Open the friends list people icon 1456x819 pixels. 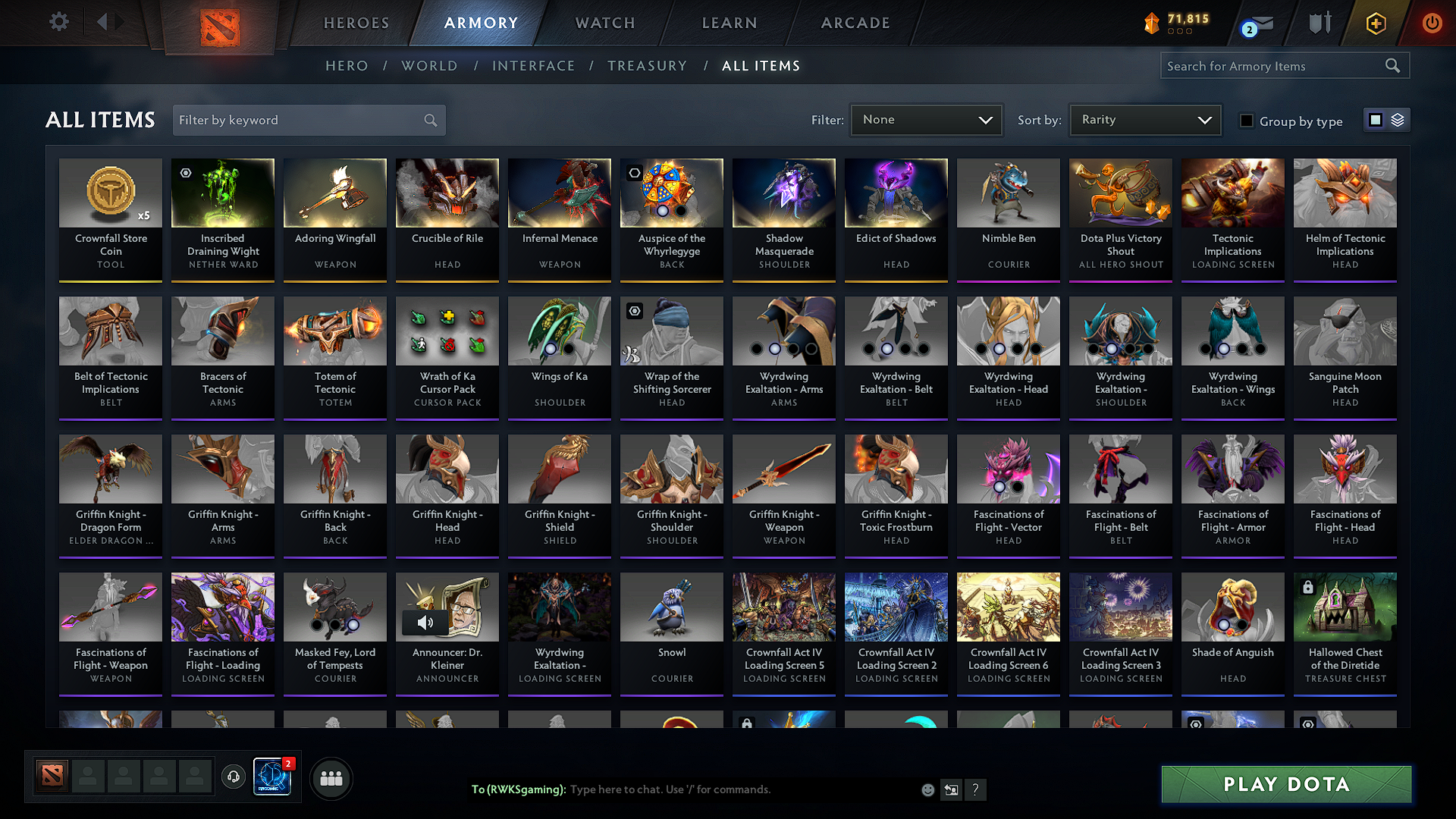coord(331,777)
